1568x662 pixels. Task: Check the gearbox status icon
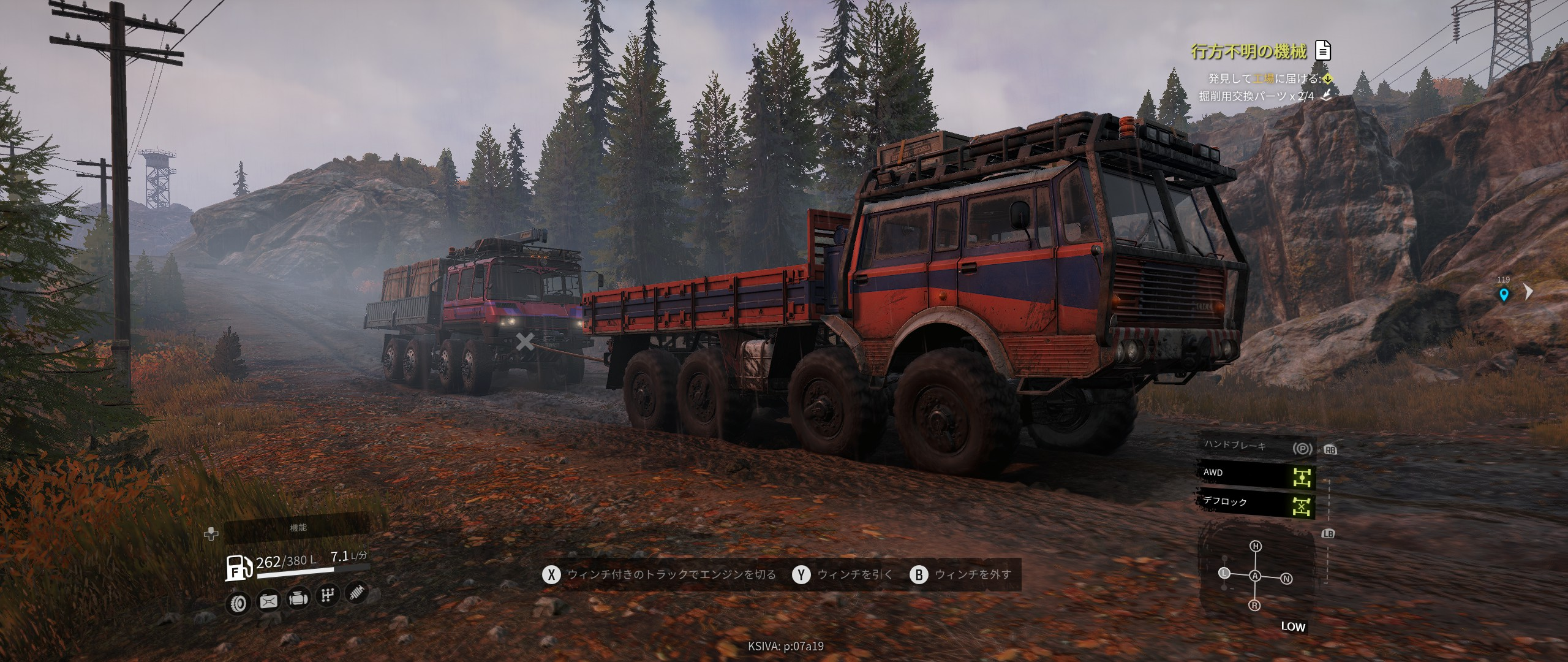click(327, 595)
